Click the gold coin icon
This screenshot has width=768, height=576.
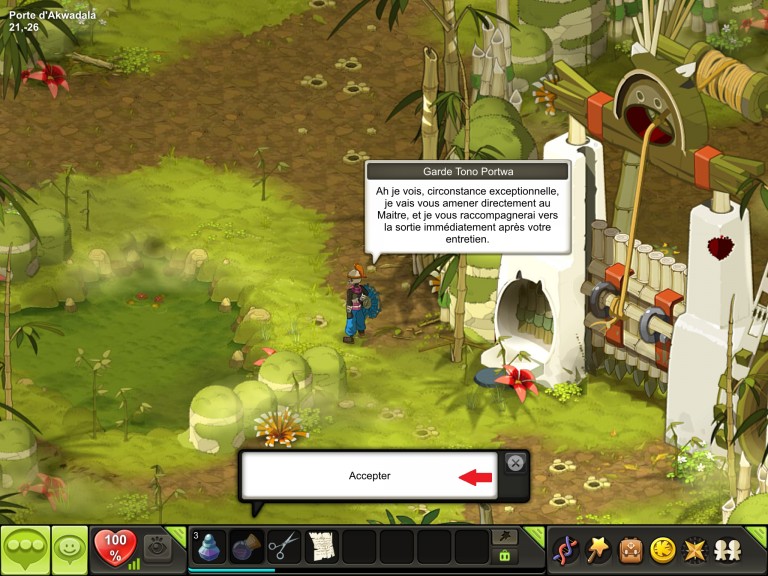662,549
